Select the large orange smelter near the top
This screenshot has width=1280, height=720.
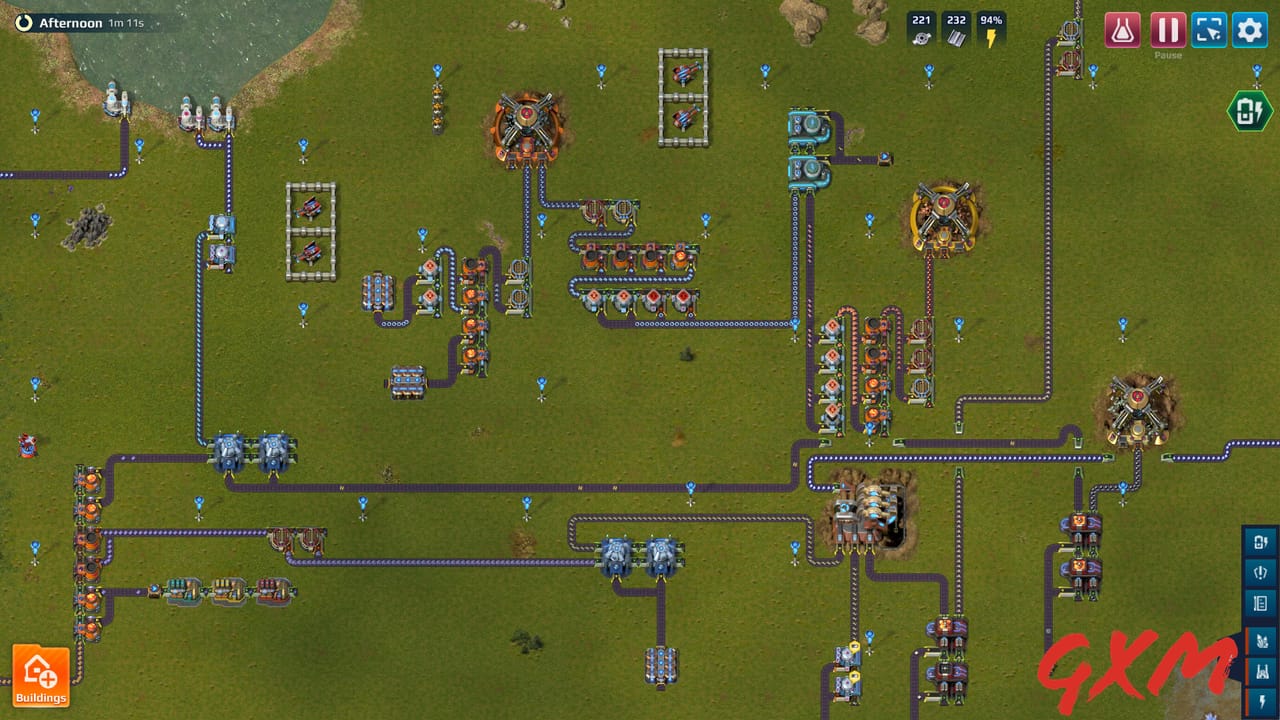tap(525, 124)
